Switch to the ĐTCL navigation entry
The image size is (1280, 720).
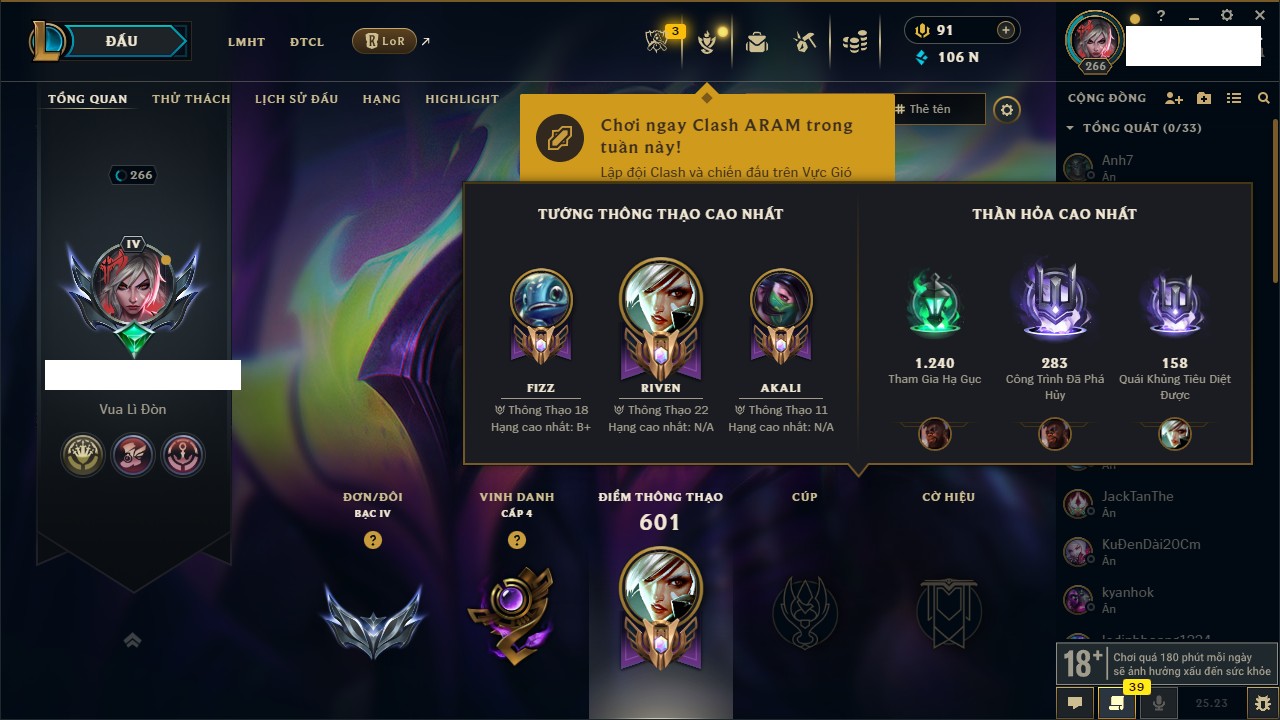(307, 42)
